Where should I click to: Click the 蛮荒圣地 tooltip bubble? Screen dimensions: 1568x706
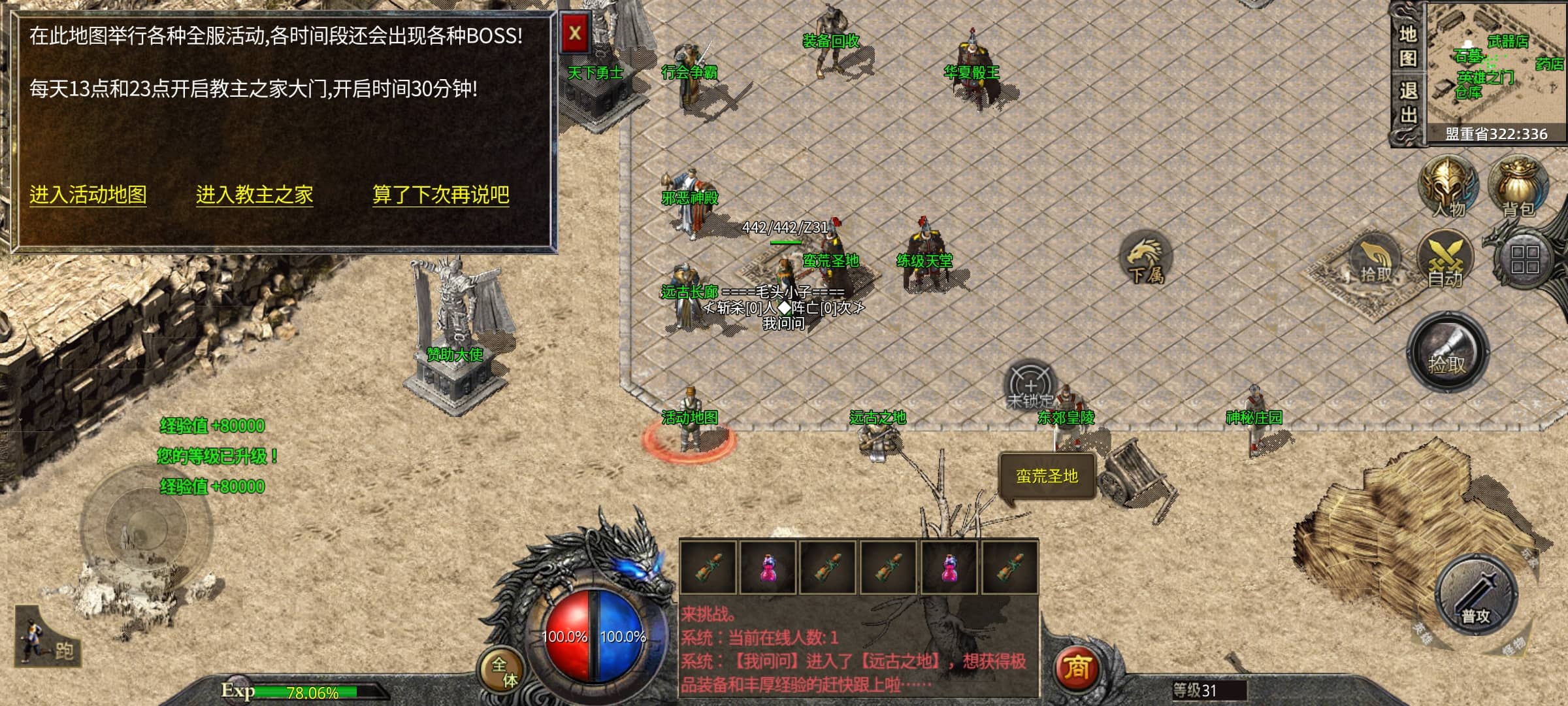point(1047,476)
